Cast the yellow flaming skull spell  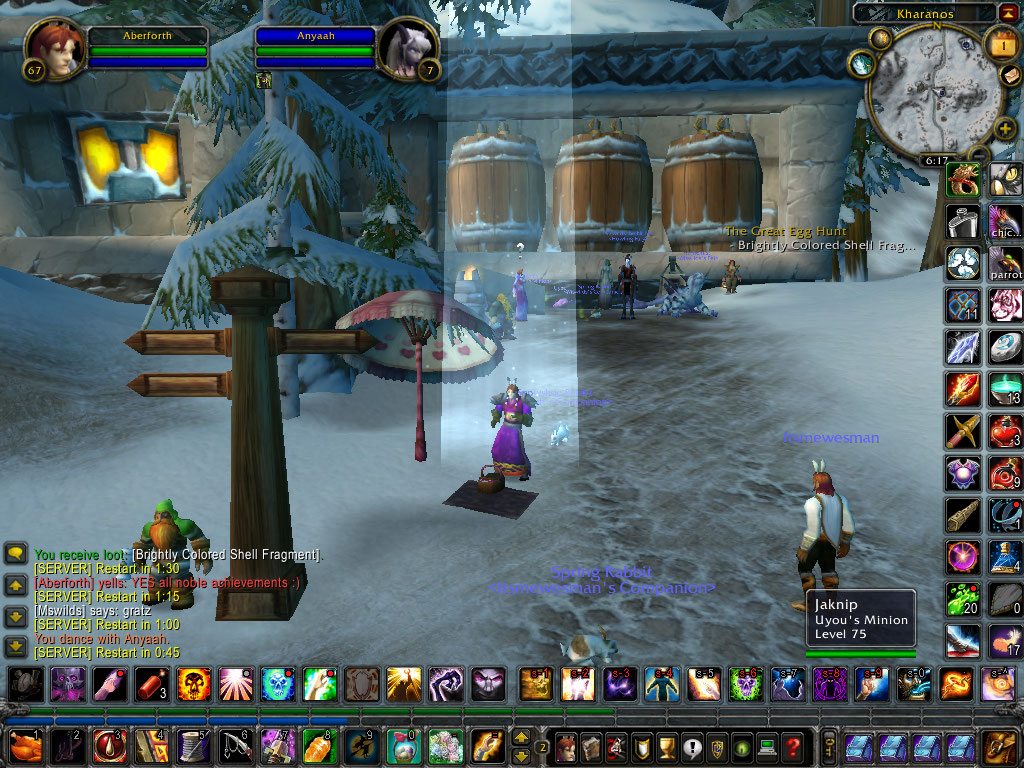195,684
